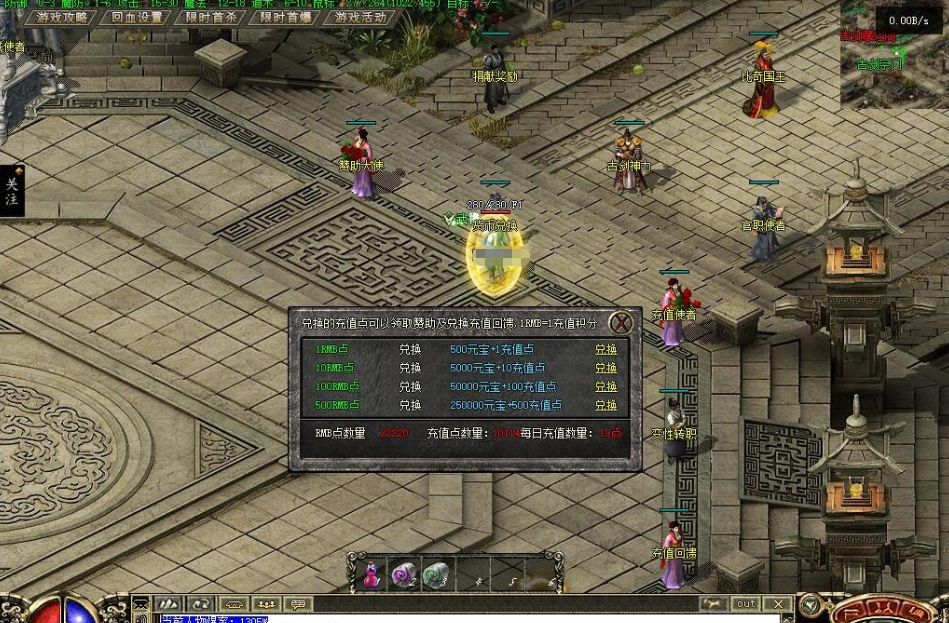The width and height of the screenshot is (949, 623).
Task: Exchange 100RMB点 for 50000元宝
Action: click(x=606, y=387)
